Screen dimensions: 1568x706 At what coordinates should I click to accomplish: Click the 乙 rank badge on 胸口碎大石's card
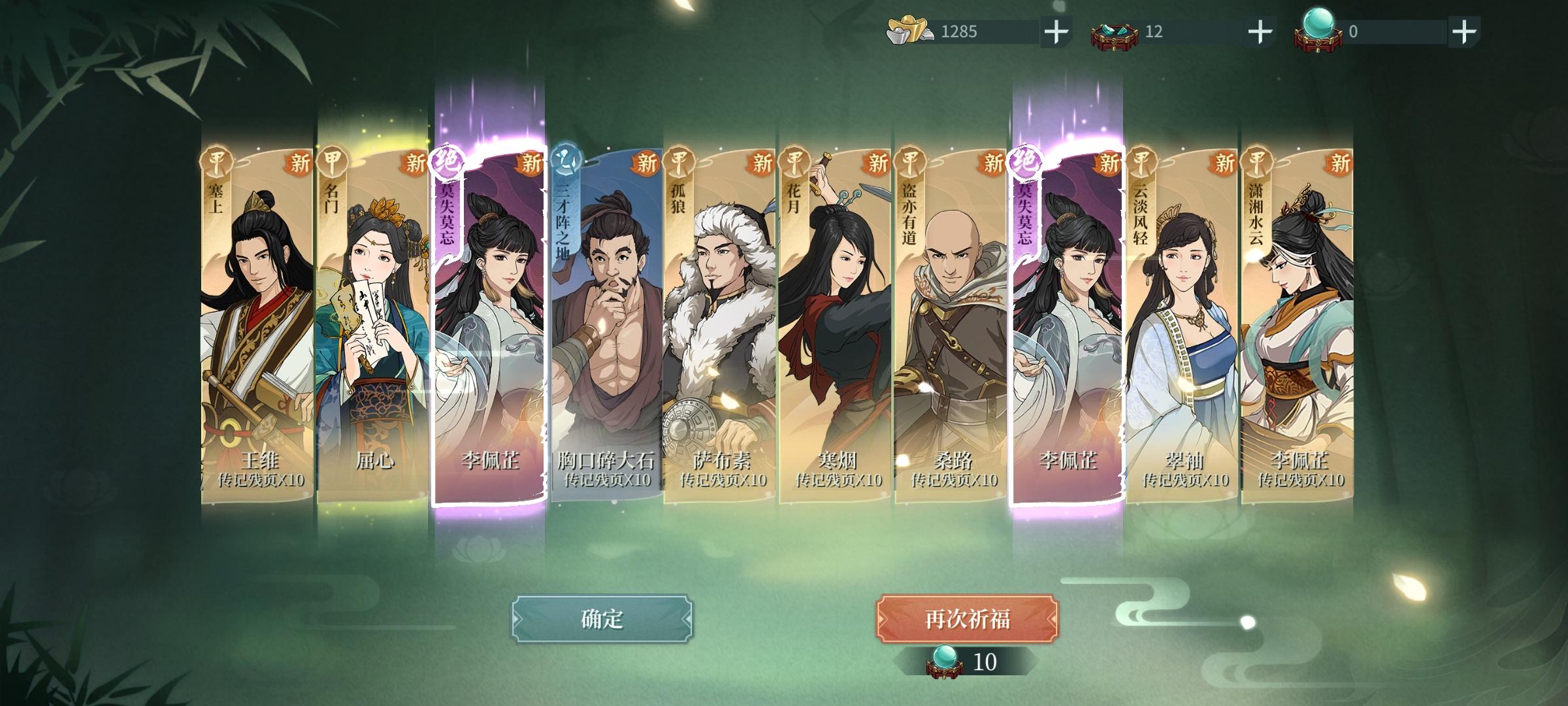566,158
